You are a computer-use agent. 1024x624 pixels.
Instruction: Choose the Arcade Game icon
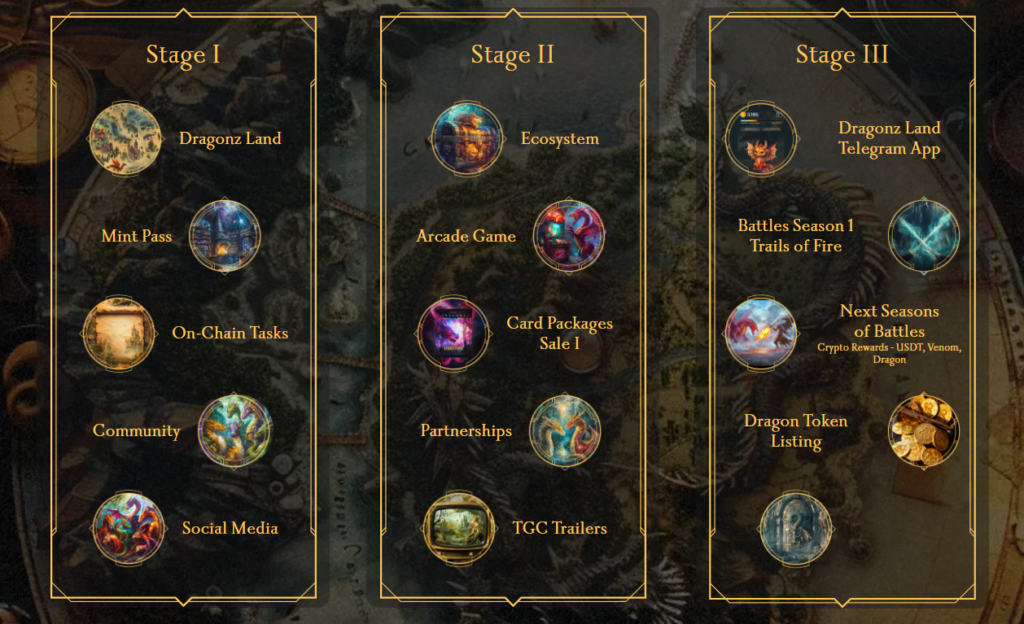click(569, 236)
